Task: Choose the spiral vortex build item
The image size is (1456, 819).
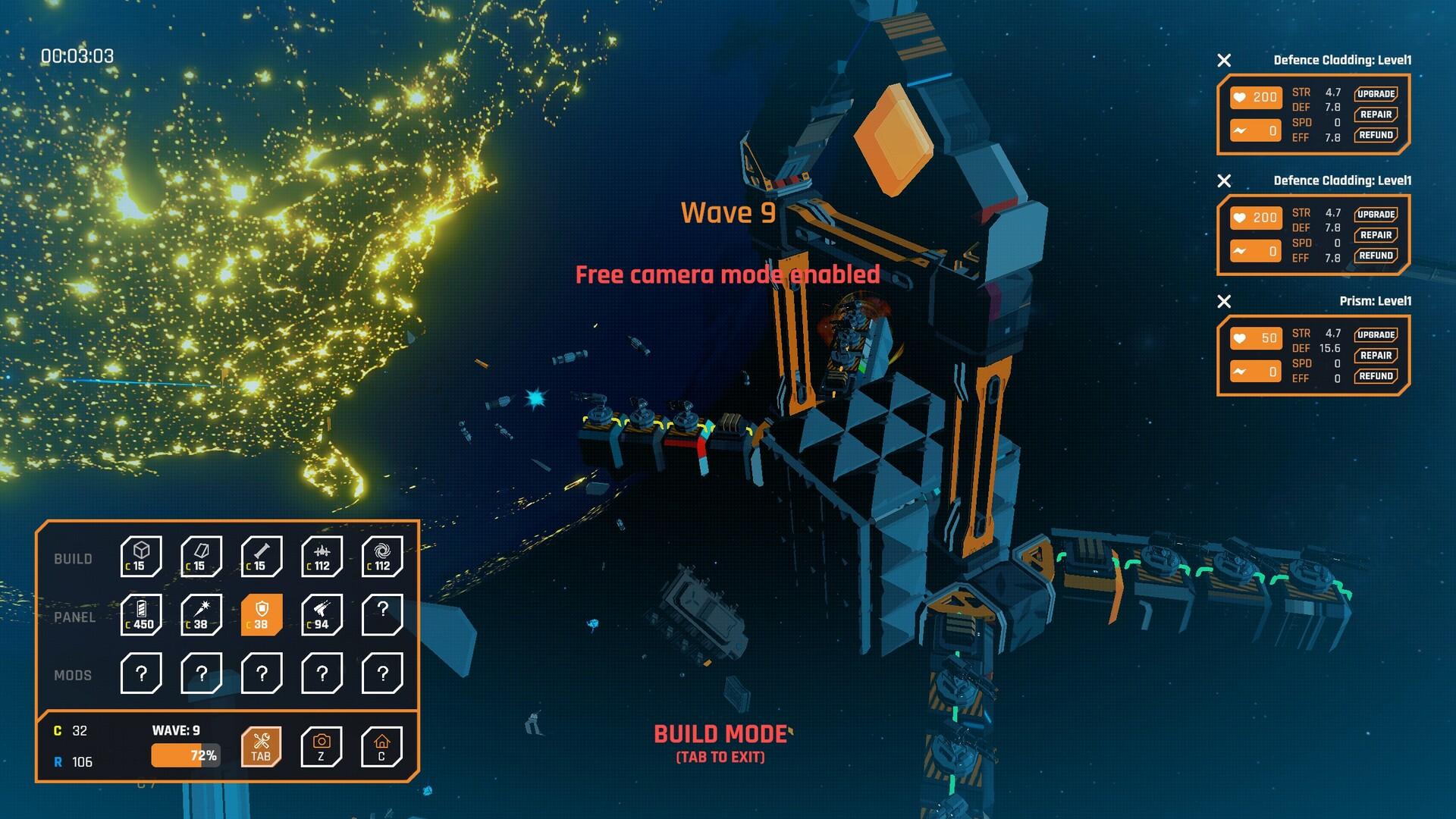Action: click(x=382, y=556)
